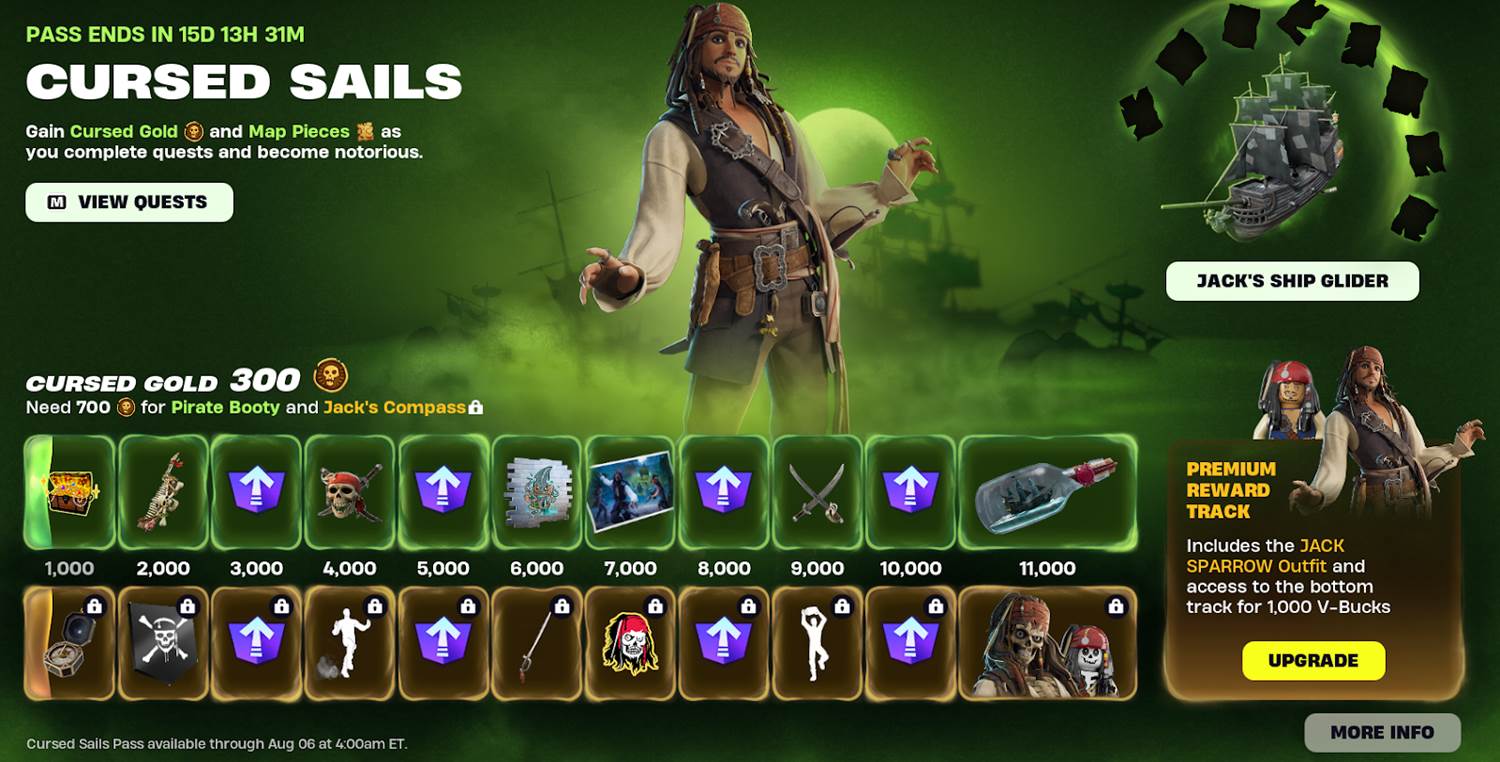The height and width of the screenshot is (762, 1500).
Task: Select the pirate skull emblem reward tile
Action: [350, 492]
